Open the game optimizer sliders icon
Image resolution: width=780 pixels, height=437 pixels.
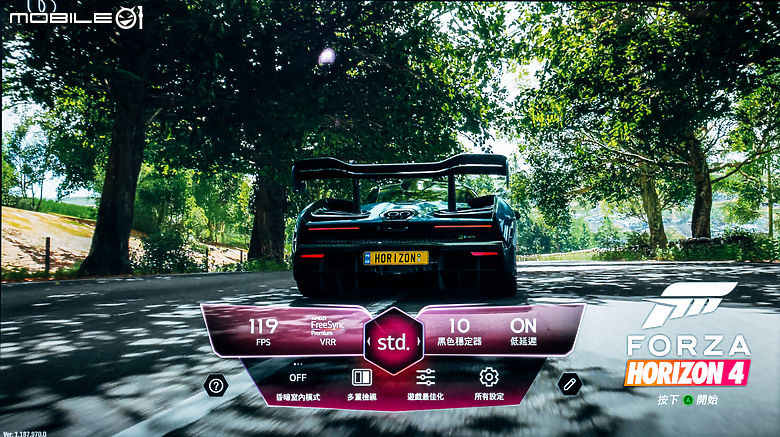(426, 384)
